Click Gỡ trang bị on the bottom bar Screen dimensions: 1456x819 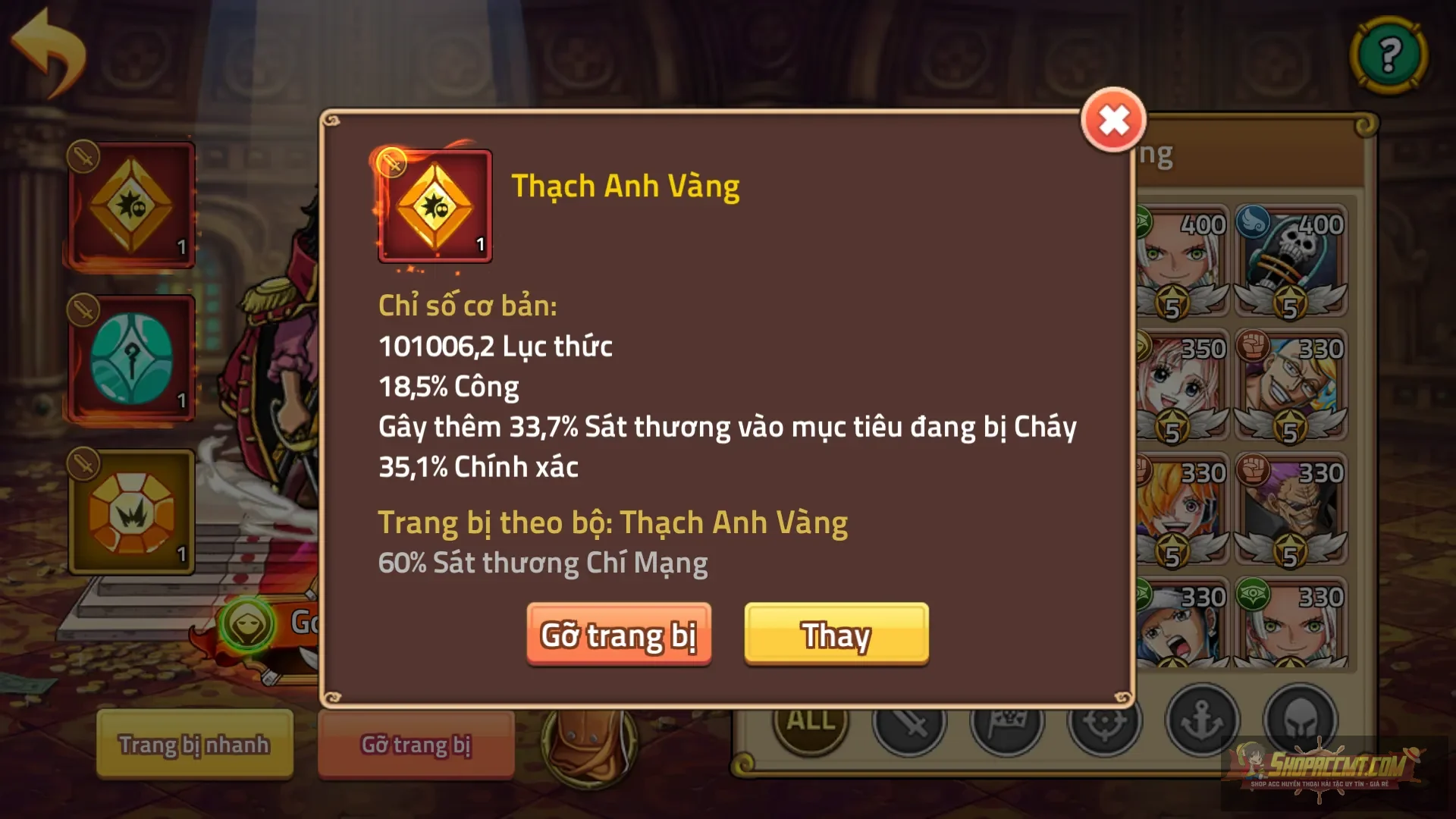tap(417, 745)
